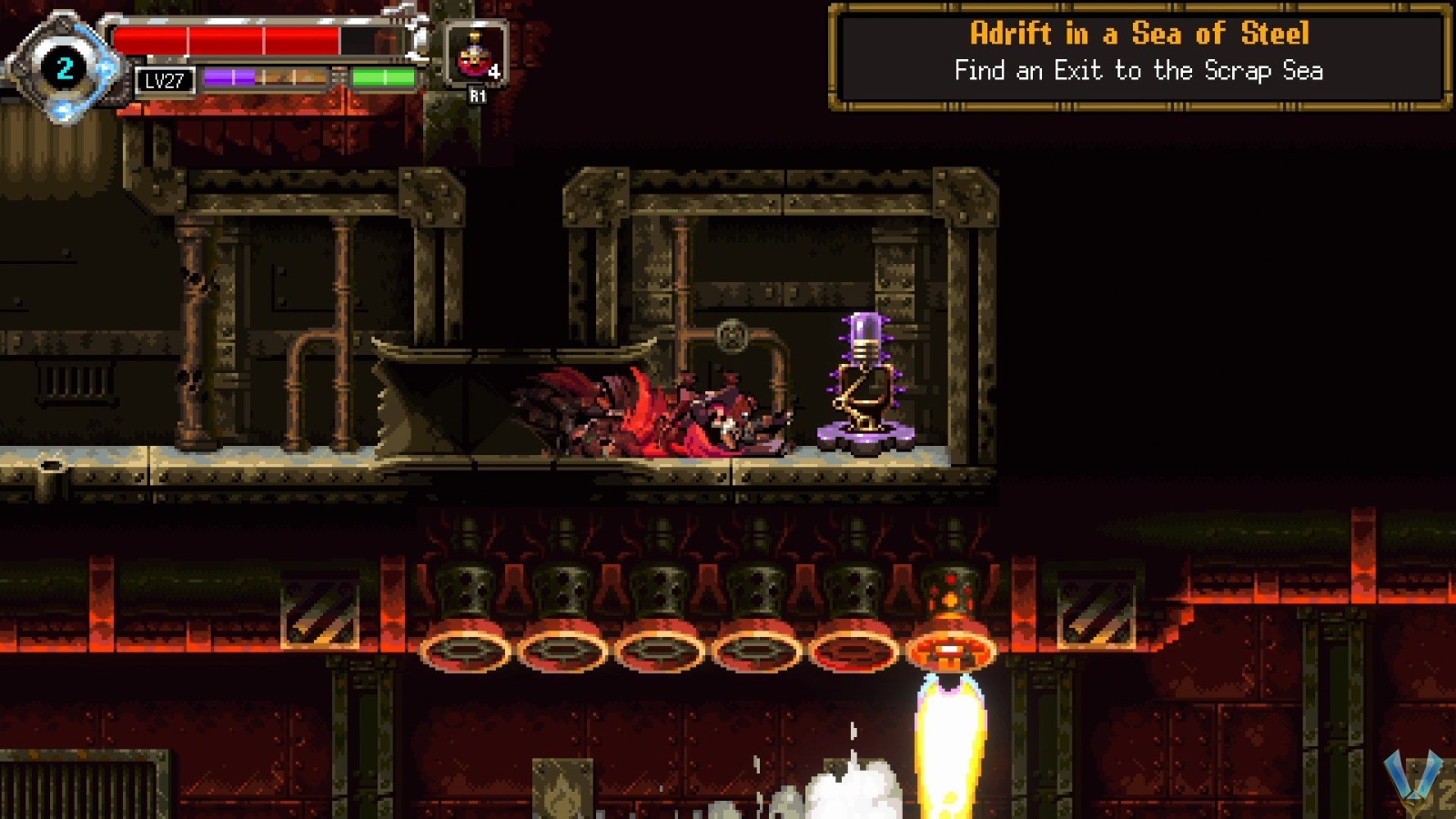Collapse the LV27 status panel

click(x=164, y=82)
